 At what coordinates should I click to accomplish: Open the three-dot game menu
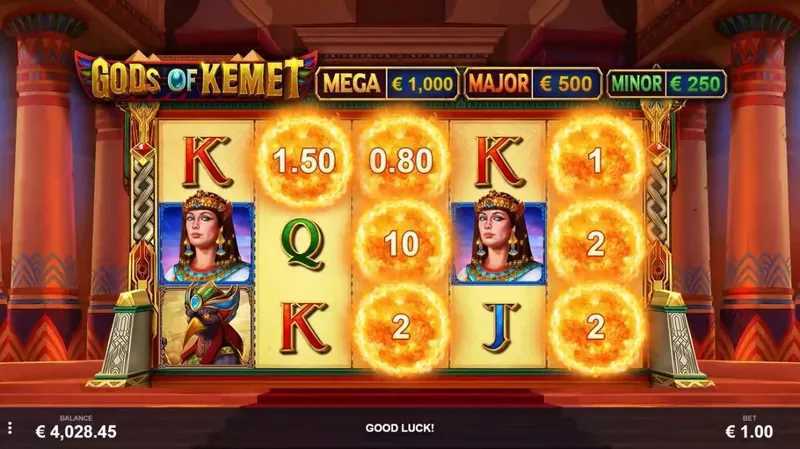(10, 428)
